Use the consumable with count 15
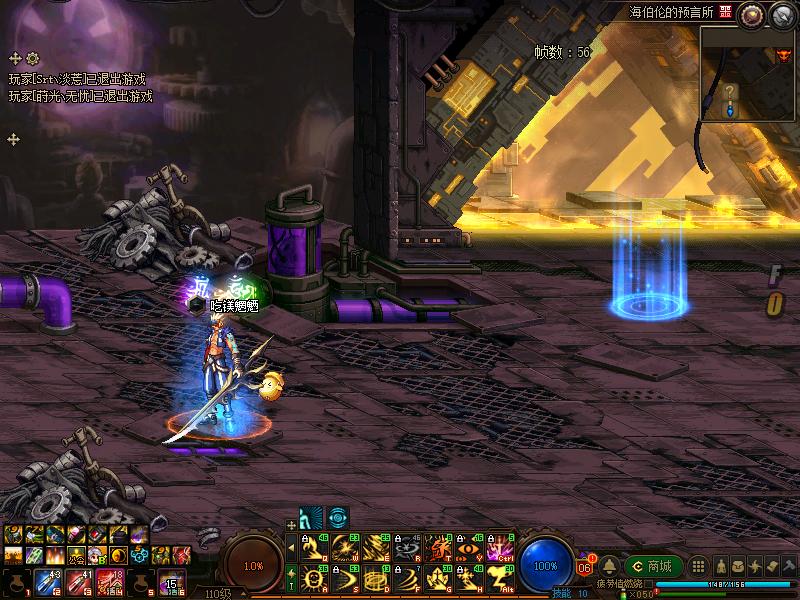800x600 pixels. [x=172, y=580]
